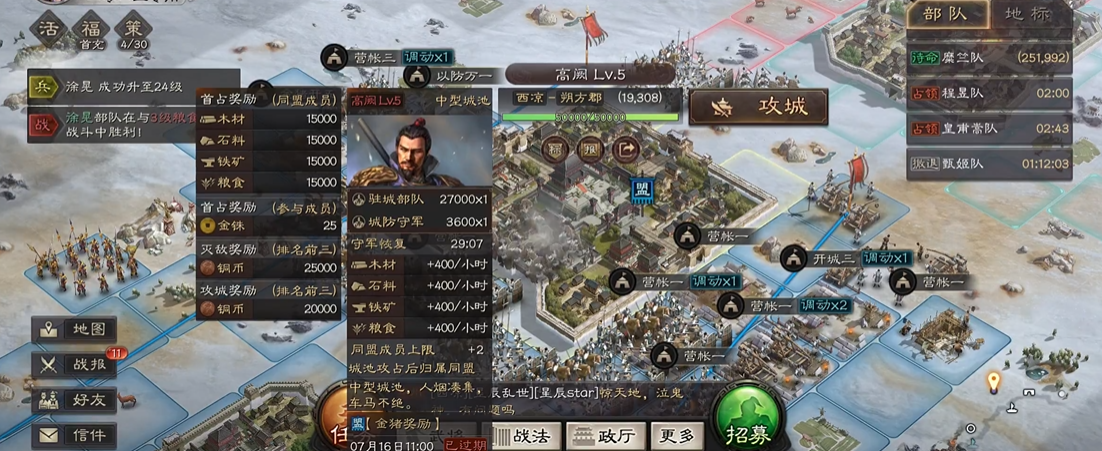The width and height of the screenshot is (1102, 451).
Task: Switch to the 地标 landmarks tab
Action: pos(1028,17)
